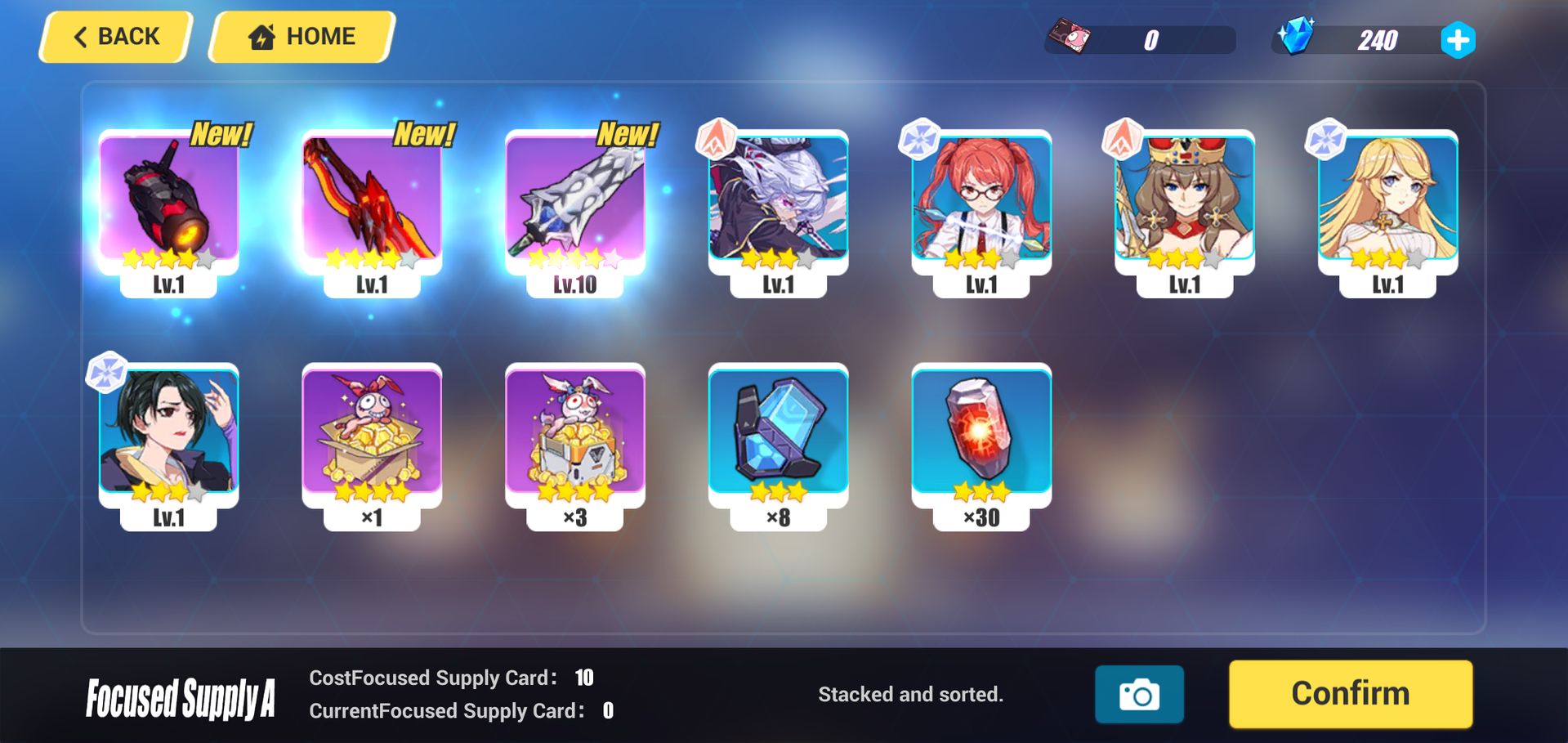Click the red twin-tailed girl with glasses card
This screenshot has height=743, width=1568.
[983, 204]
